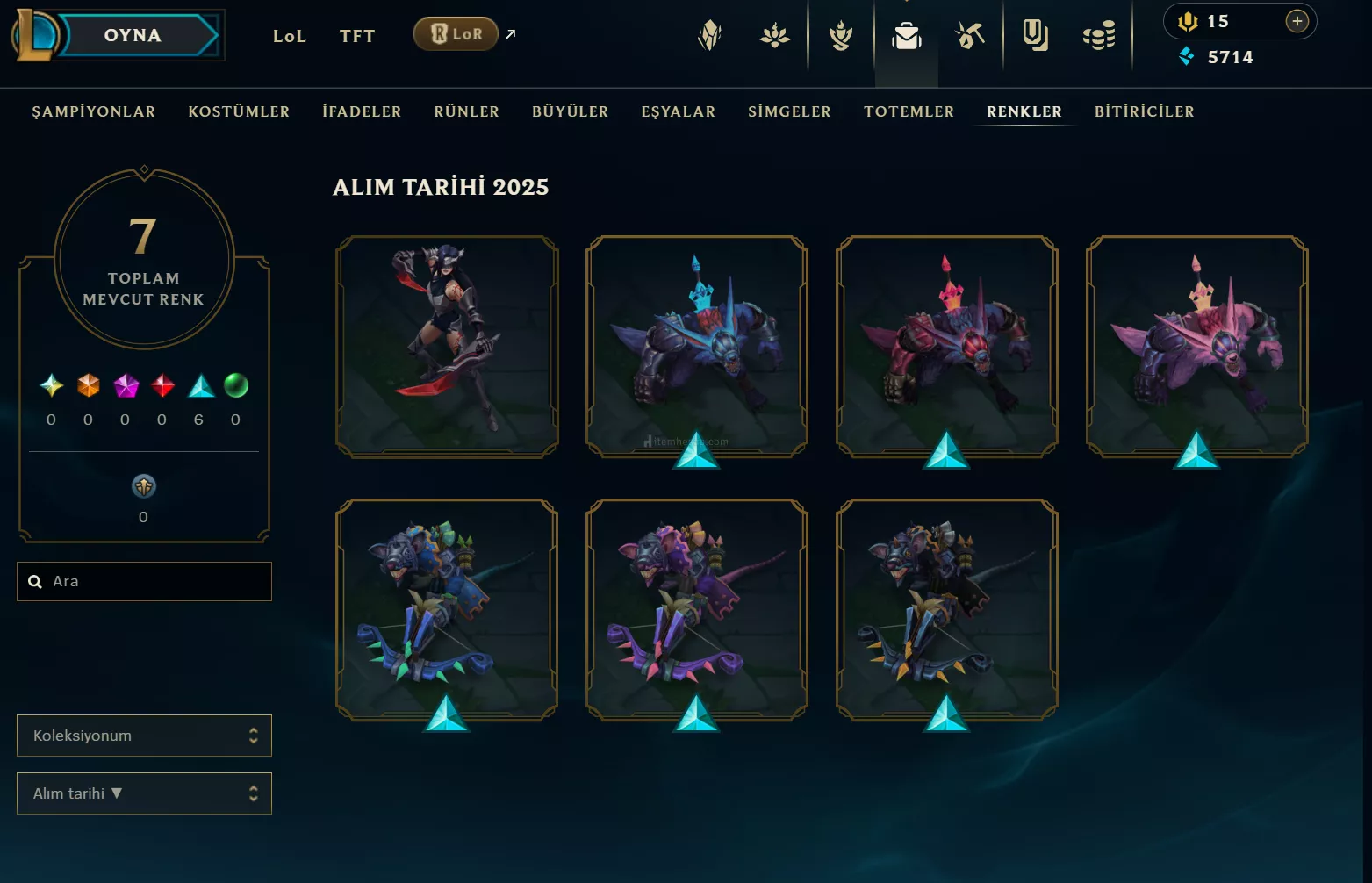
Task: Open the Alım tarihi sort dropdown
Action: (x=144, y=793)
